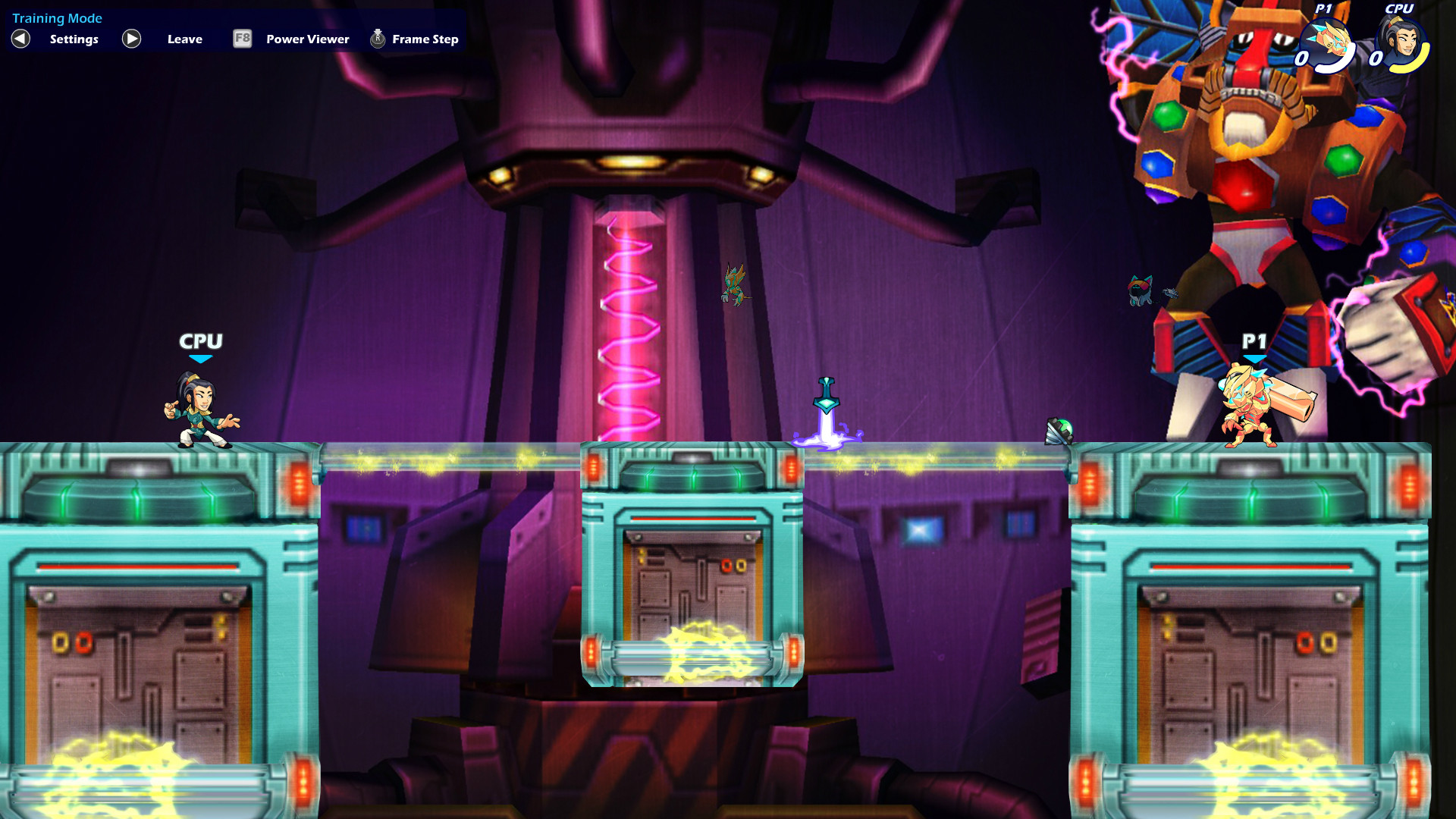The width and height of the screenshot is (1456, 819).
Task: Click the blue arrow under the CPU label
Action: tap(200, 359)
